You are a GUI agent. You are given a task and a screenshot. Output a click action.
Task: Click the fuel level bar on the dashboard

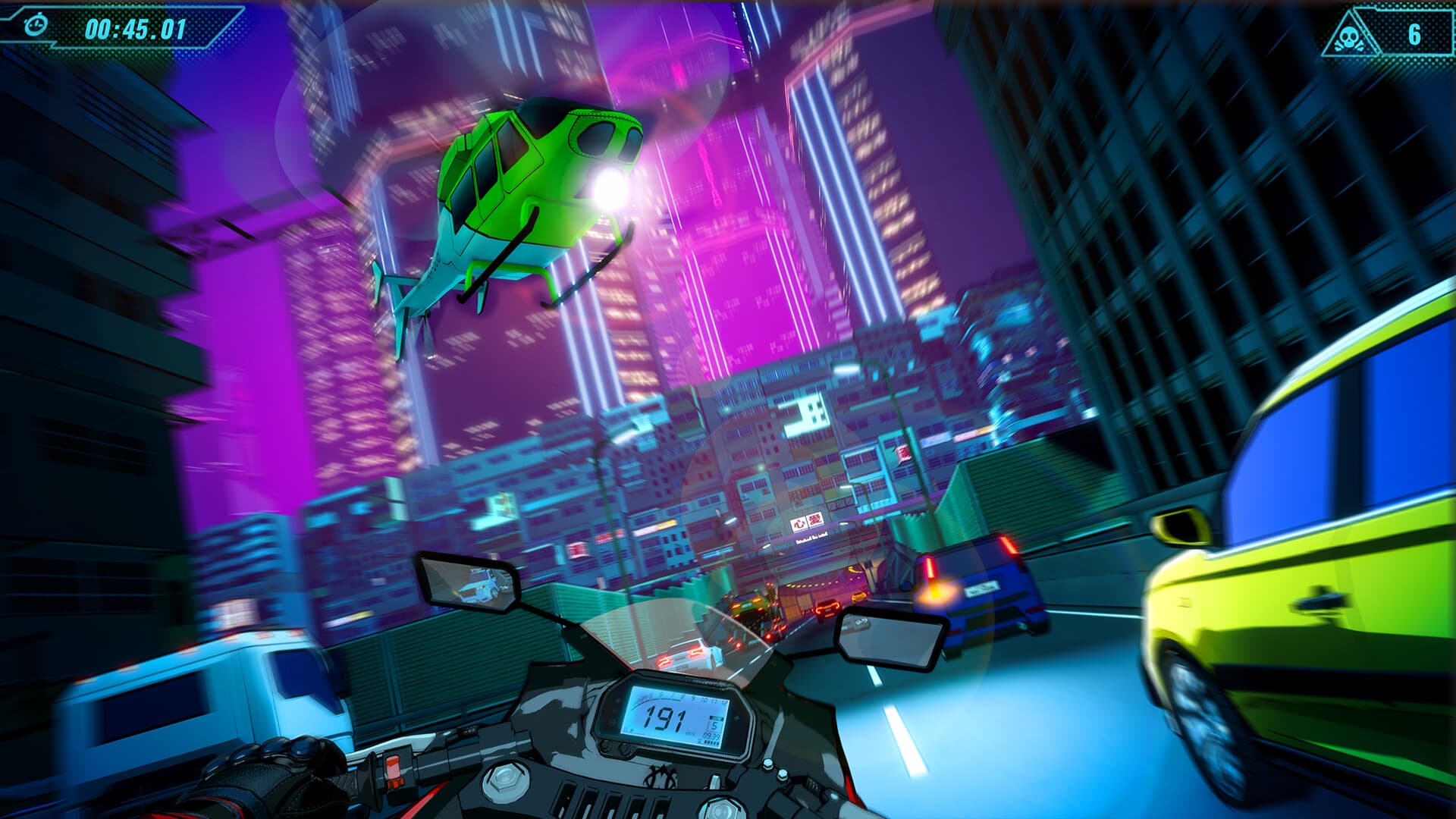[708, 743]
